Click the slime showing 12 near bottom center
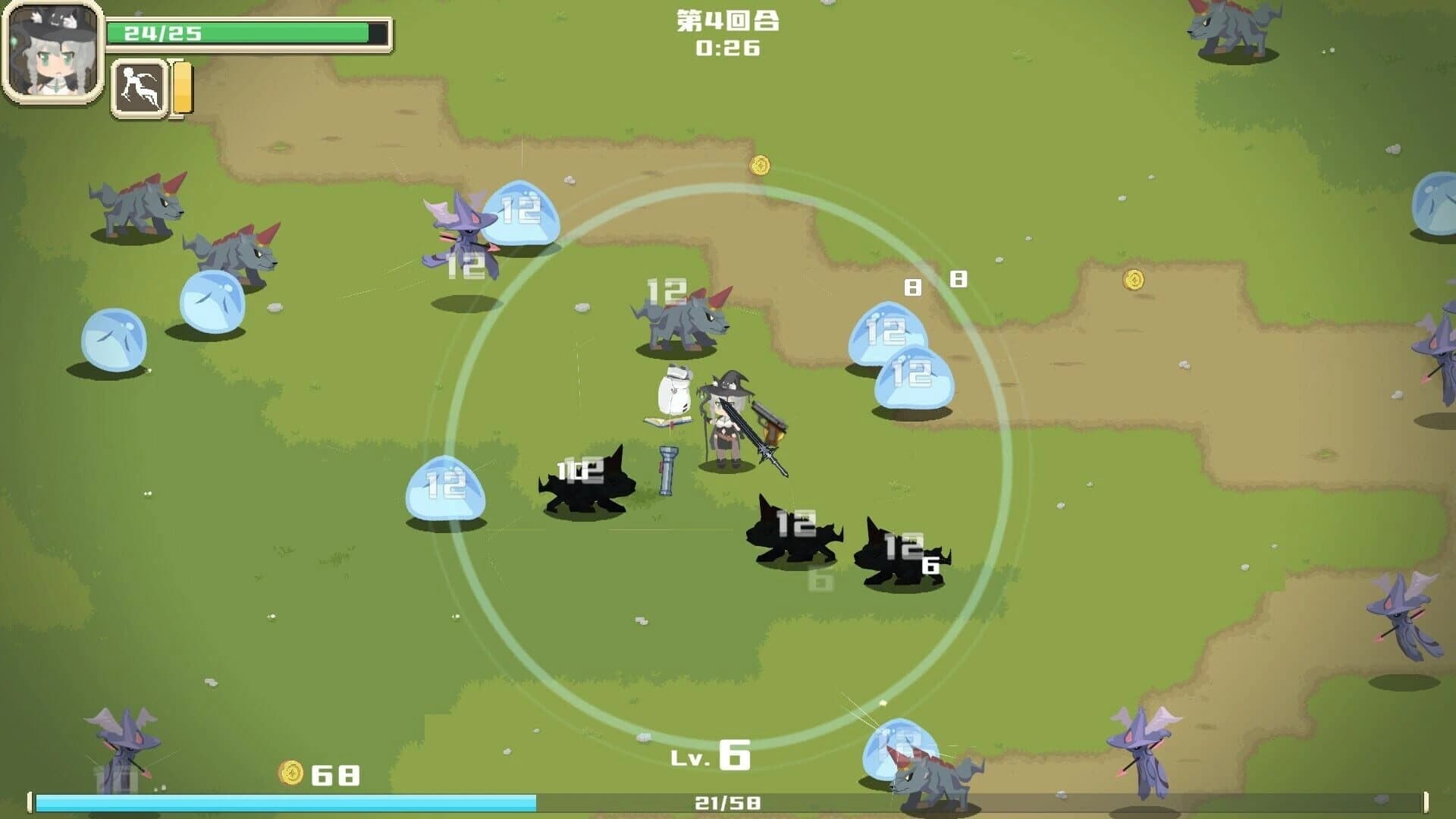 point(899,747)
